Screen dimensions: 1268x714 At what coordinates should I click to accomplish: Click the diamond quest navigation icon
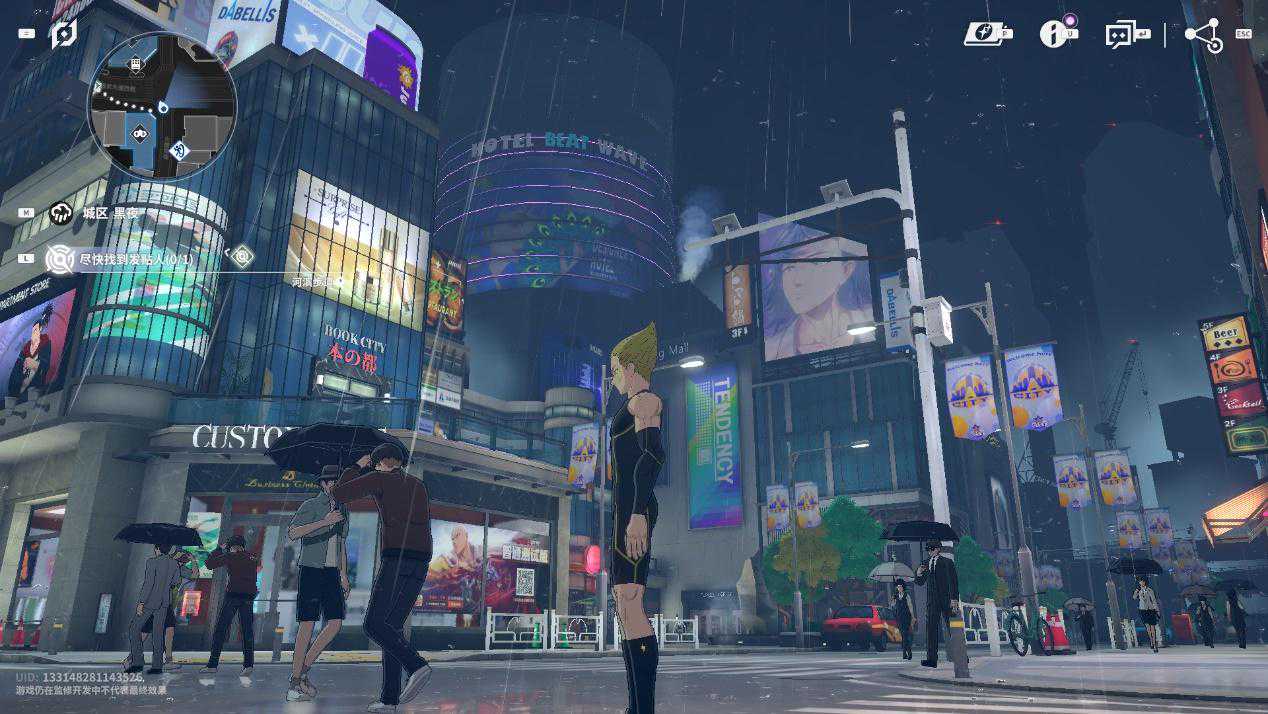pos(242,256)
